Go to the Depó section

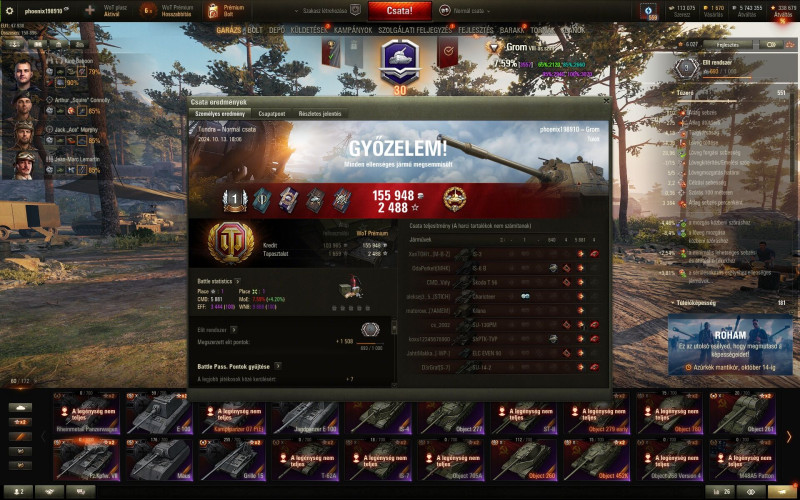point(278,30)
